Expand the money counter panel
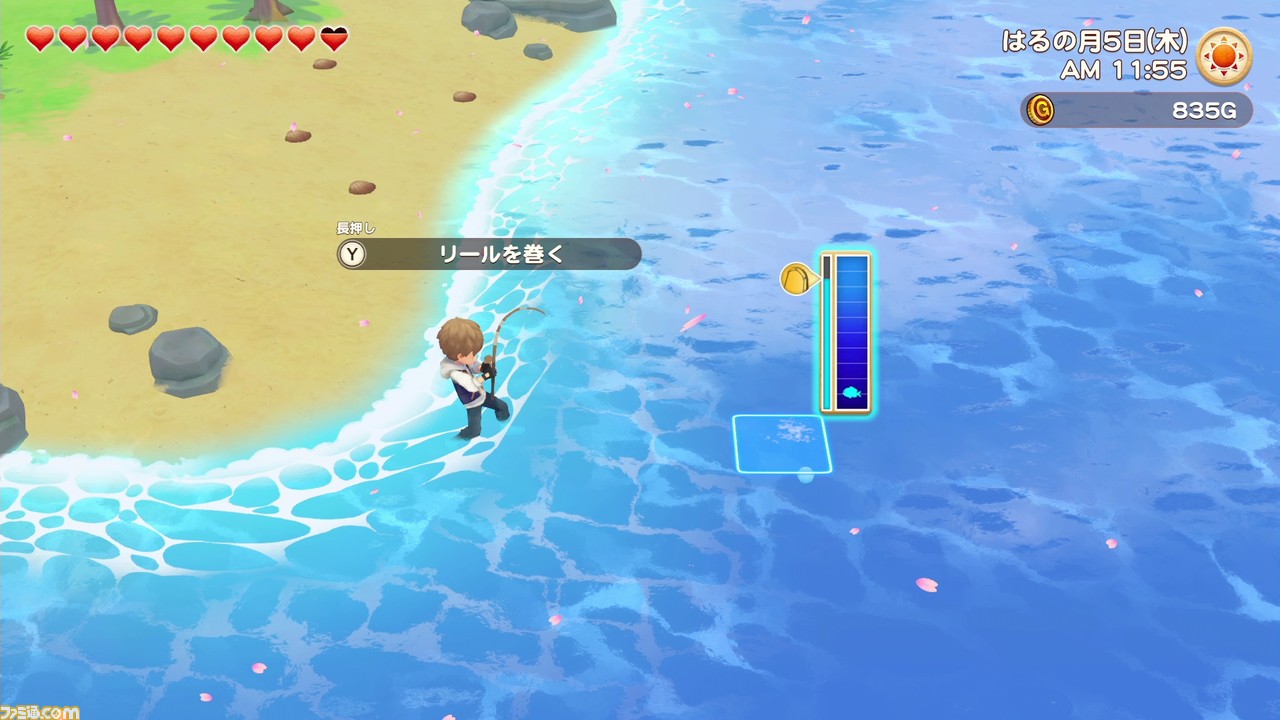This screenshot has width=1280, height=720. pyautogui.click(x=1135, y=110)
